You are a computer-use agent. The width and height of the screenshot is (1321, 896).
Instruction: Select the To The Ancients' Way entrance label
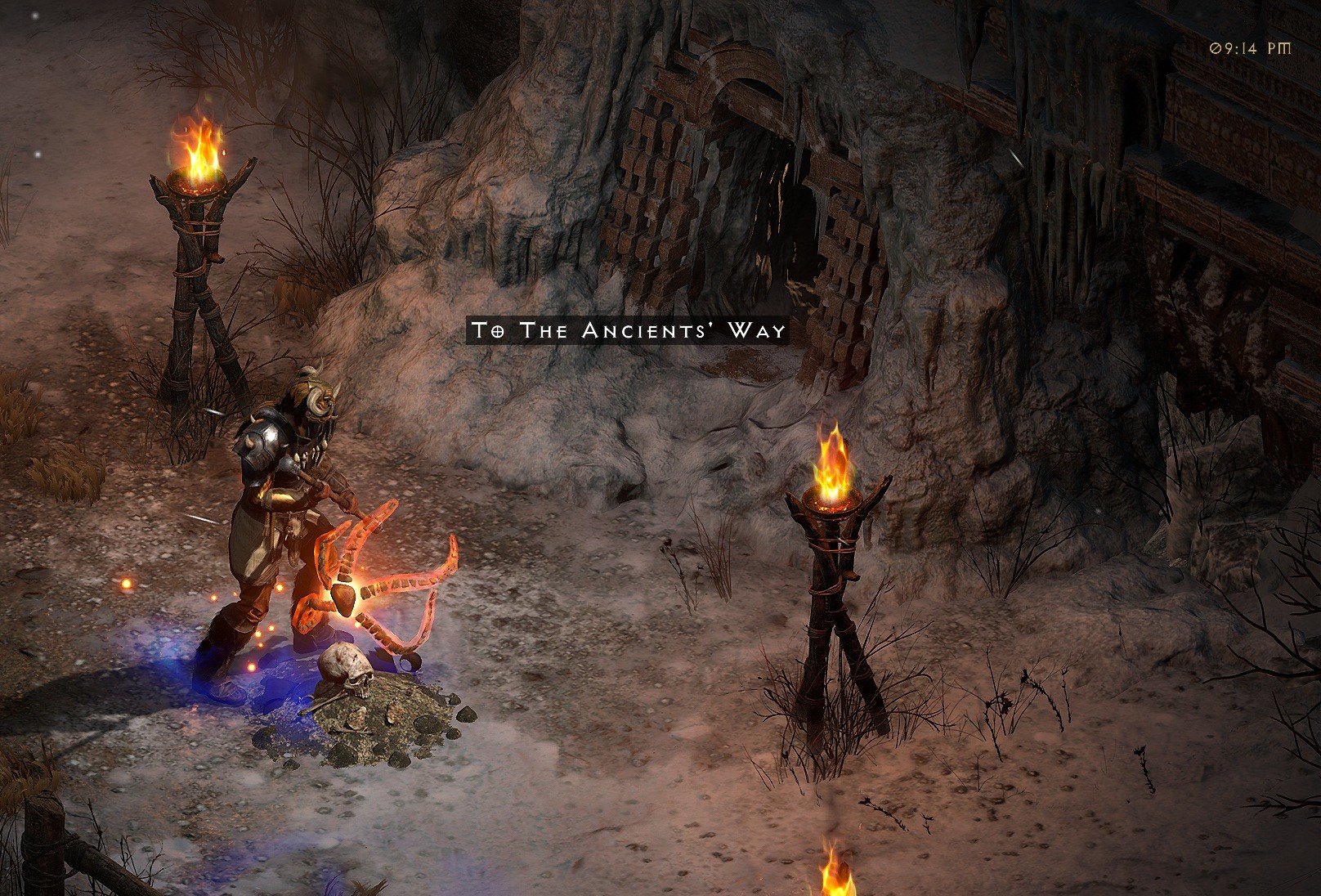coord(628,330)
